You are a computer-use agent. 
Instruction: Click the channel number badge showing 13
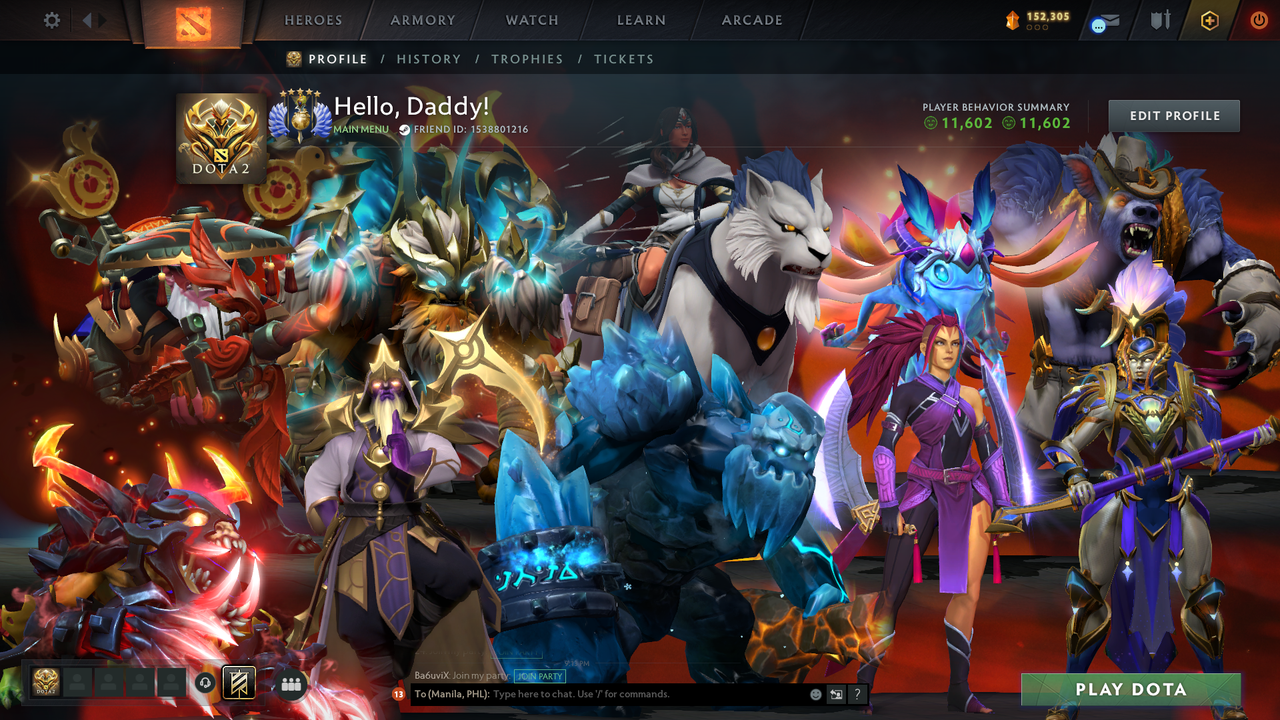pyautogui.click(x=397, y=693)
